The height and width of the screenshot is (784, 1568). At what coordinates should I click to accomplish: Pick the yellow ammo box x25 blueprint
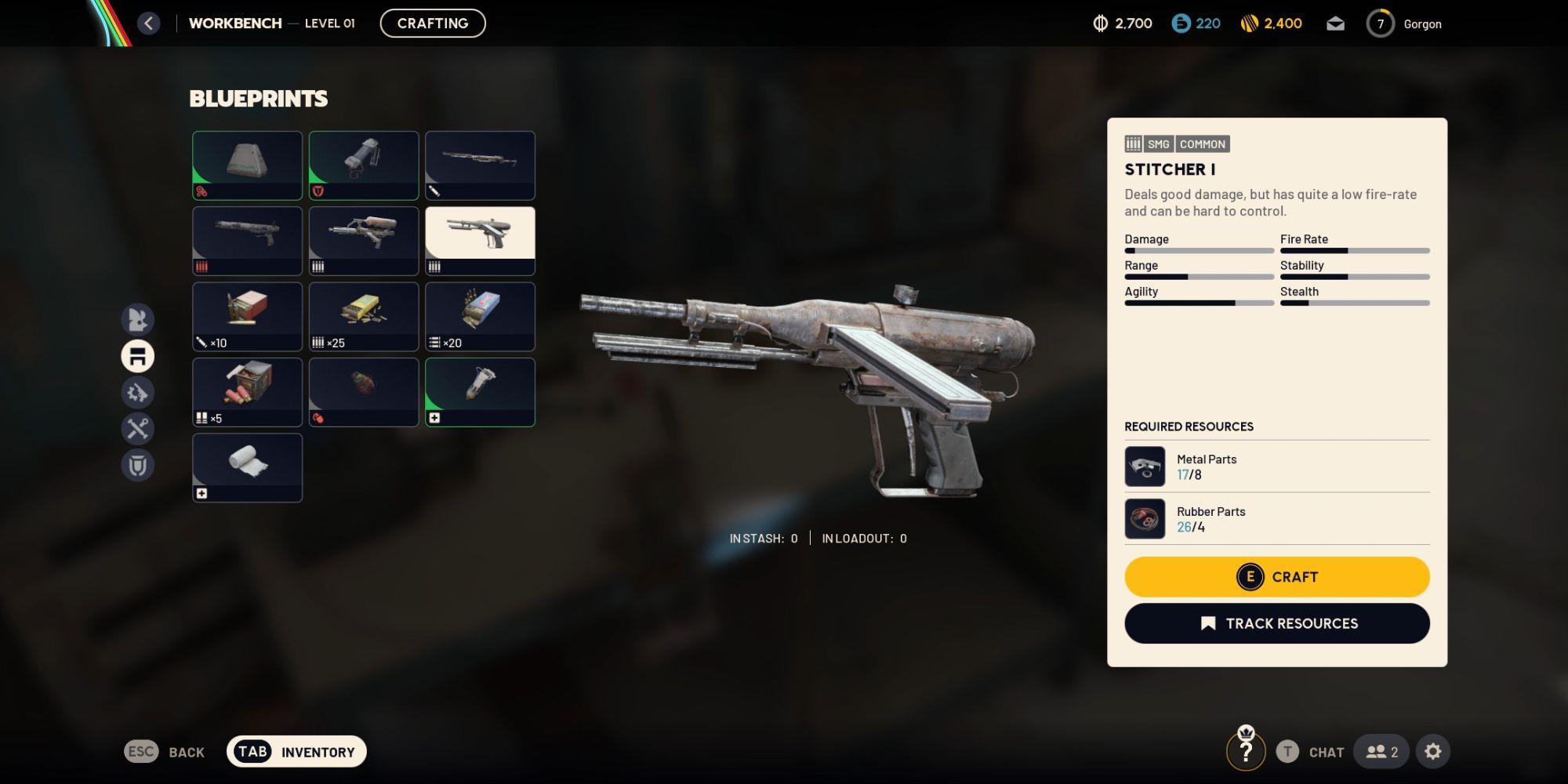click(x=364, y=316)
